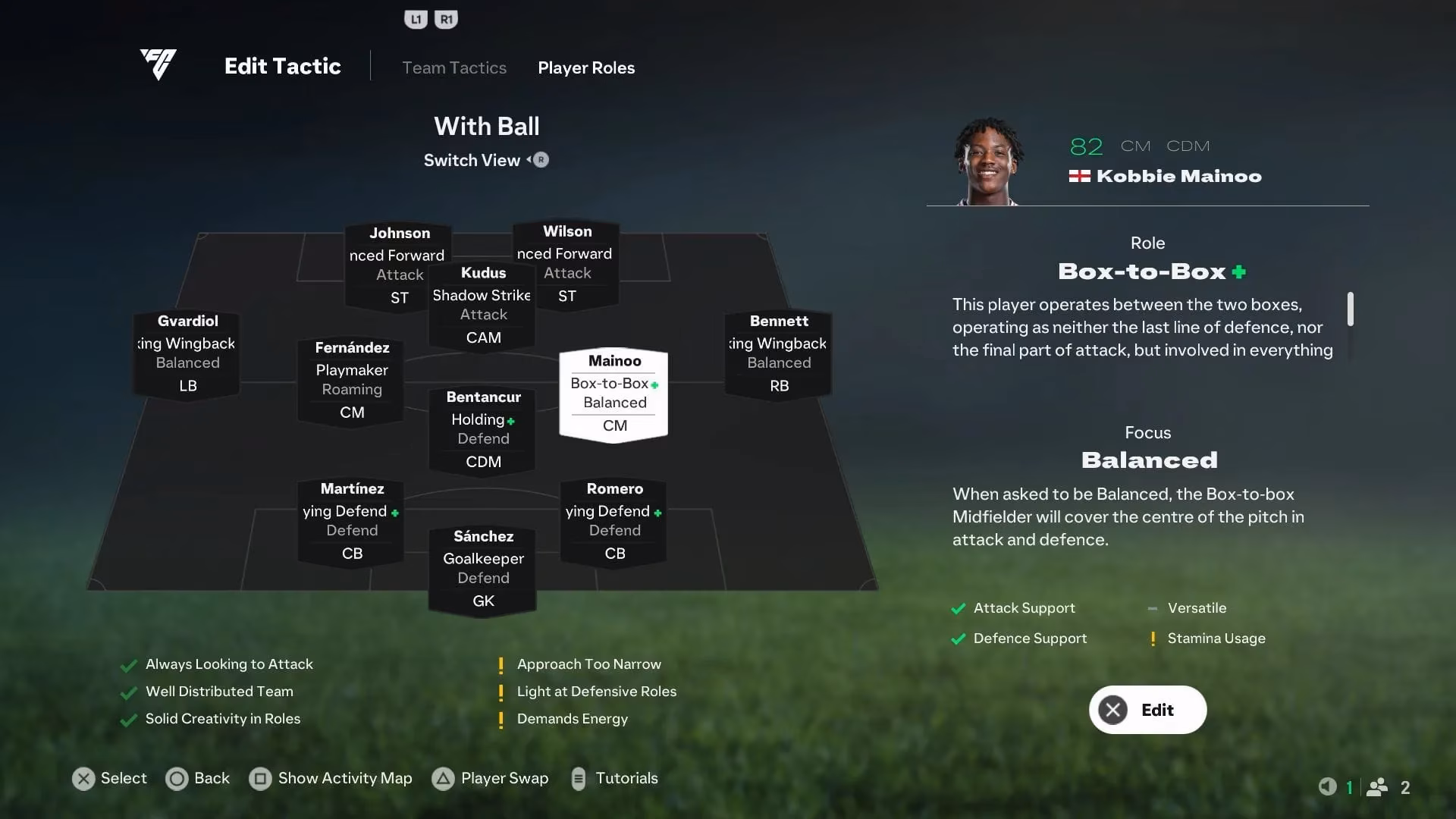Click the square Show Activity Map icon
This screenshot has height=819, width=1456.
(x=262, y=778)
